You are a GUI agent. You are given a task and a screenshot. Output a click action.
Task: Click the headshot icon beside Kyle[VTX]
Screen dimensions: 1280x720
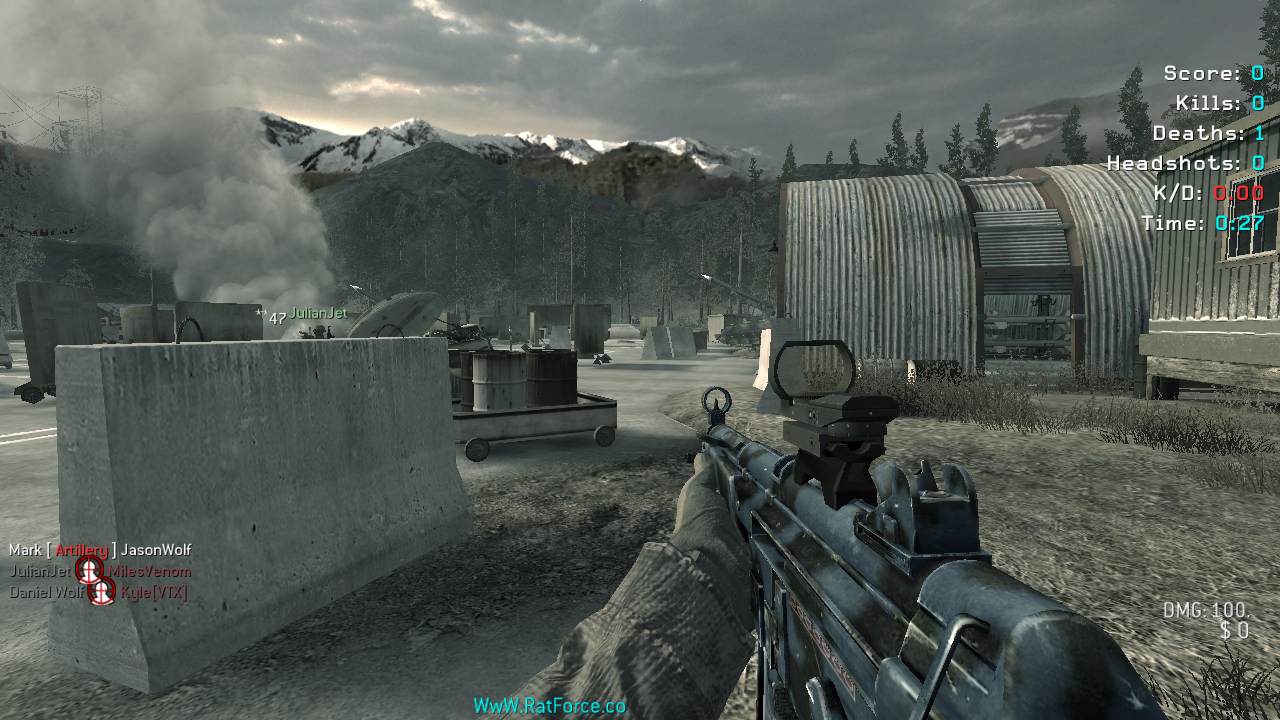click(x=102, y=592)
